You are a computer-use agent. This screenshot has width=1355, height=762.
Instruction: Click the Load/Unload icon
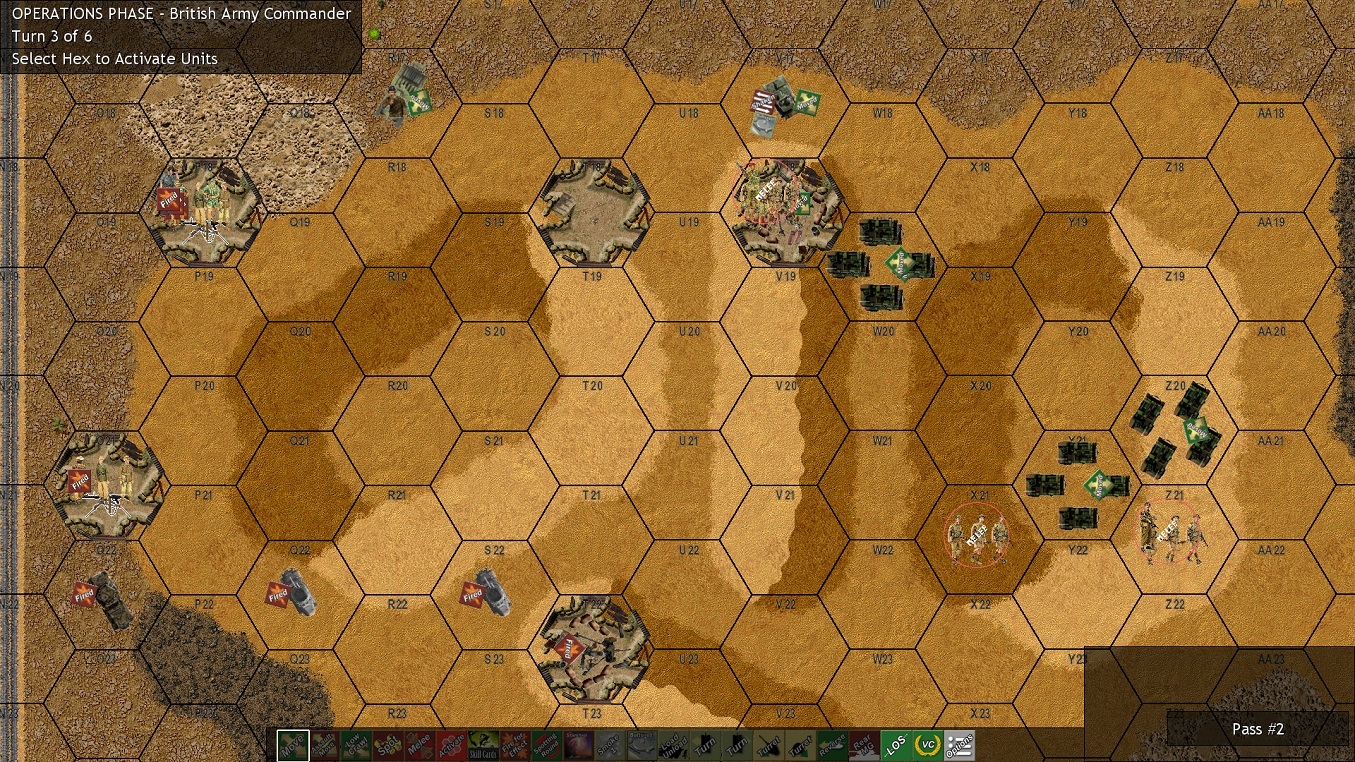[x=671, y=744]
